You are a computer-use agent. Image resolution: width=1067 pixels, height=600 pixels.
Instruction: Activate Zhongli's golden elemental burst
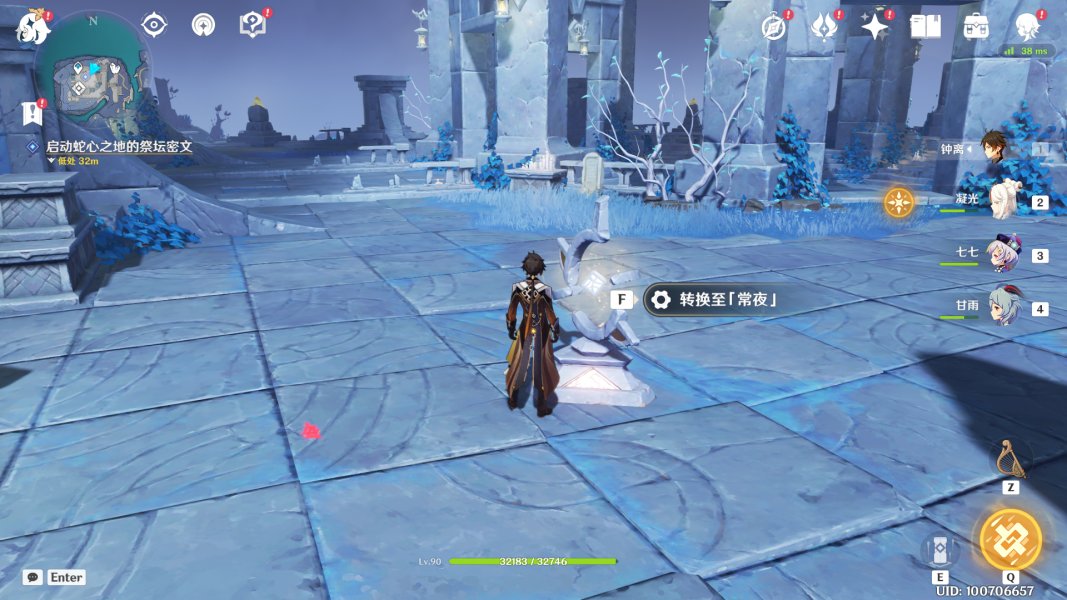click(x=1010, y=539)
